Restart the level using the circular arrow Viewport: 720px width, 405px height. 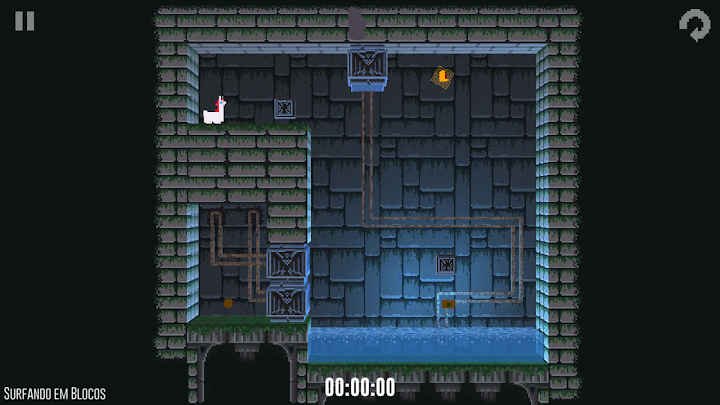coord(694,25)
